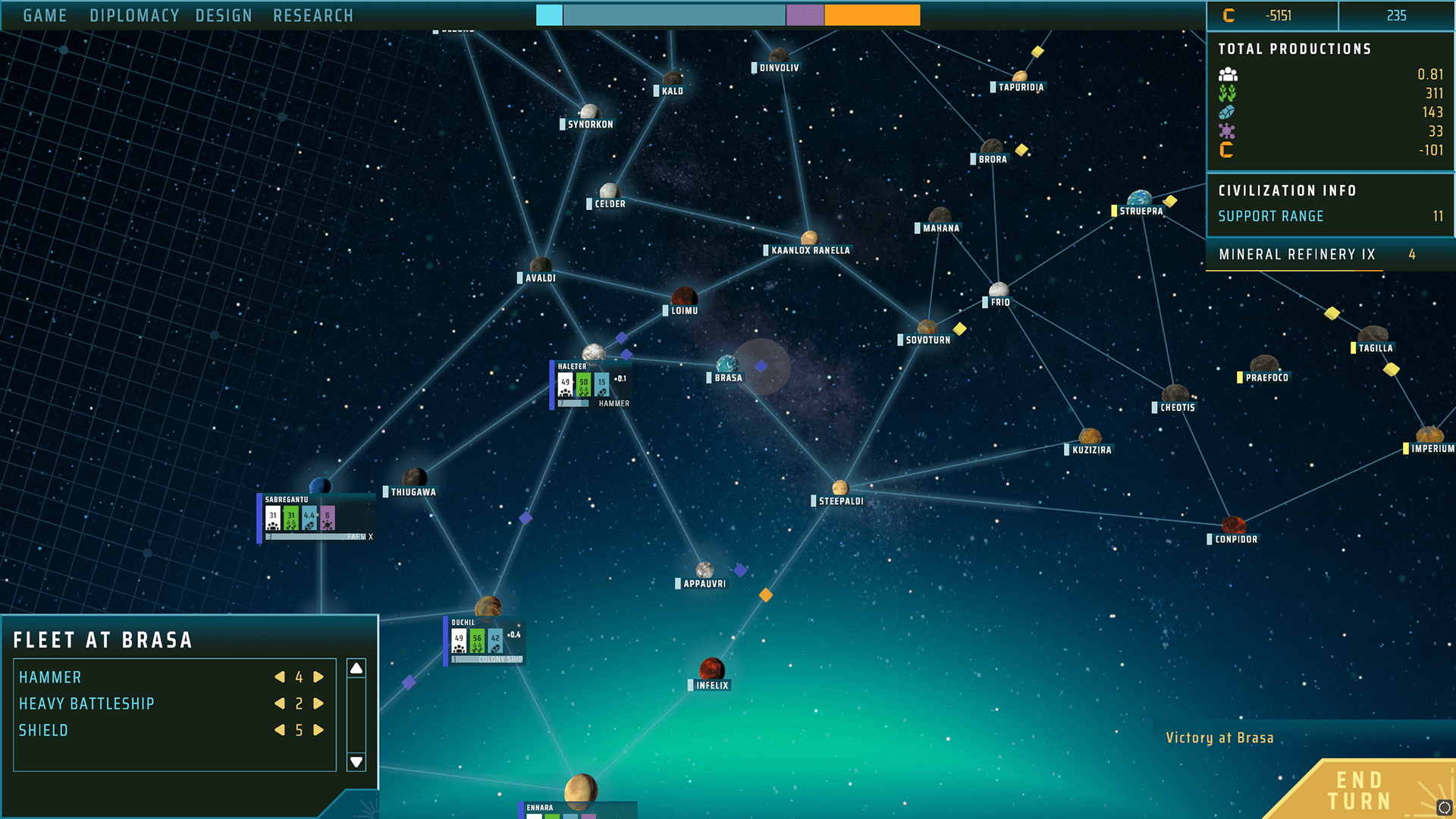This screenshot has height=819, width=1456.
Task: Click the fleet list scroll-down arrow
Action: [x=356, y=761]
